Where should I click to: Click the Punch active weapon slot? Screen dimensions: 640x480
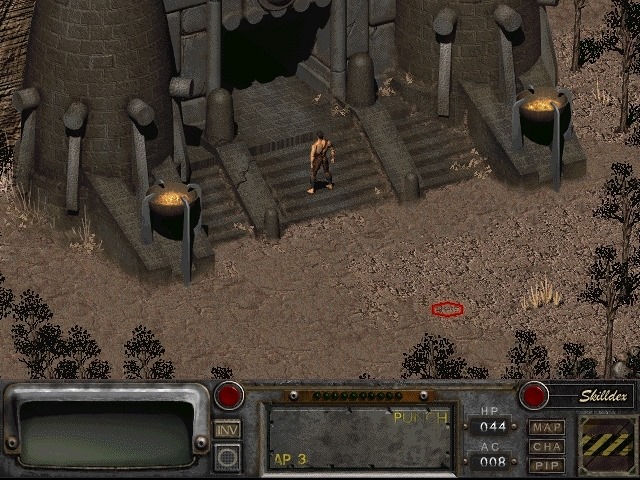(x=360, y=437)
